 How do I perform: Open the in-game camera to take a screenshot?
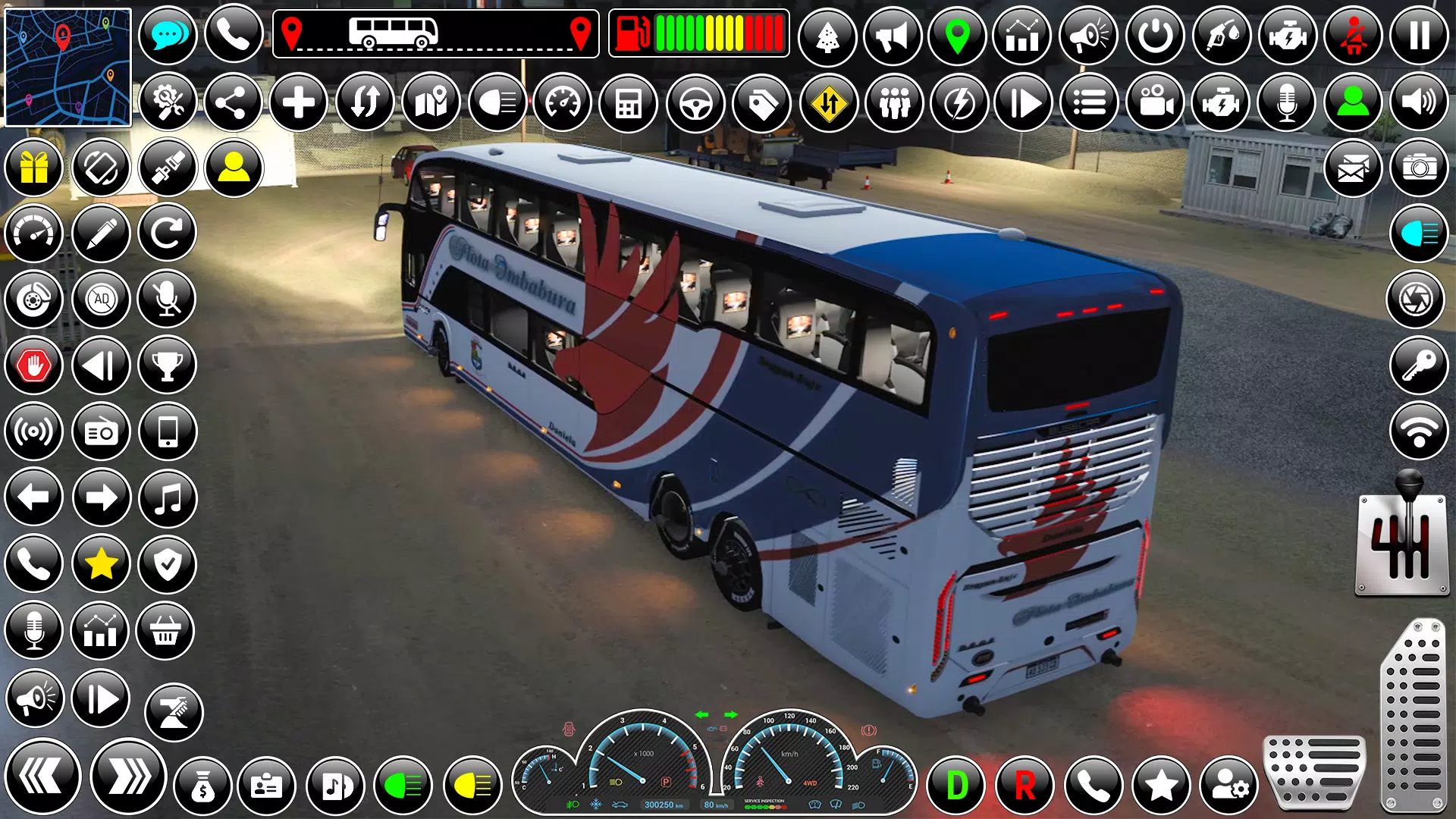[1420, 168]
